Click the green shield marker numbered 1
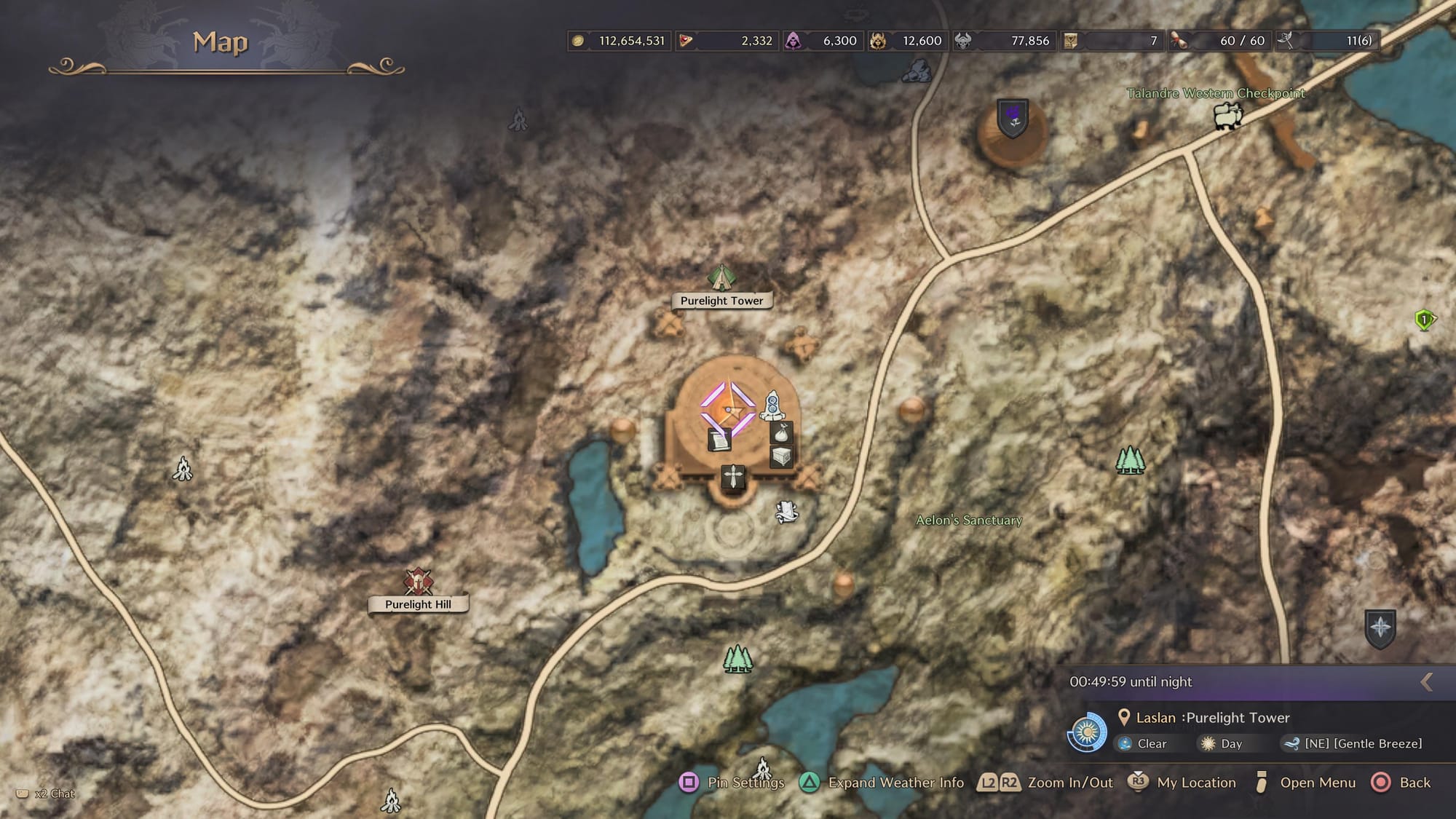The width and height of the screenshot is (1456, 819). (1424, 320)
